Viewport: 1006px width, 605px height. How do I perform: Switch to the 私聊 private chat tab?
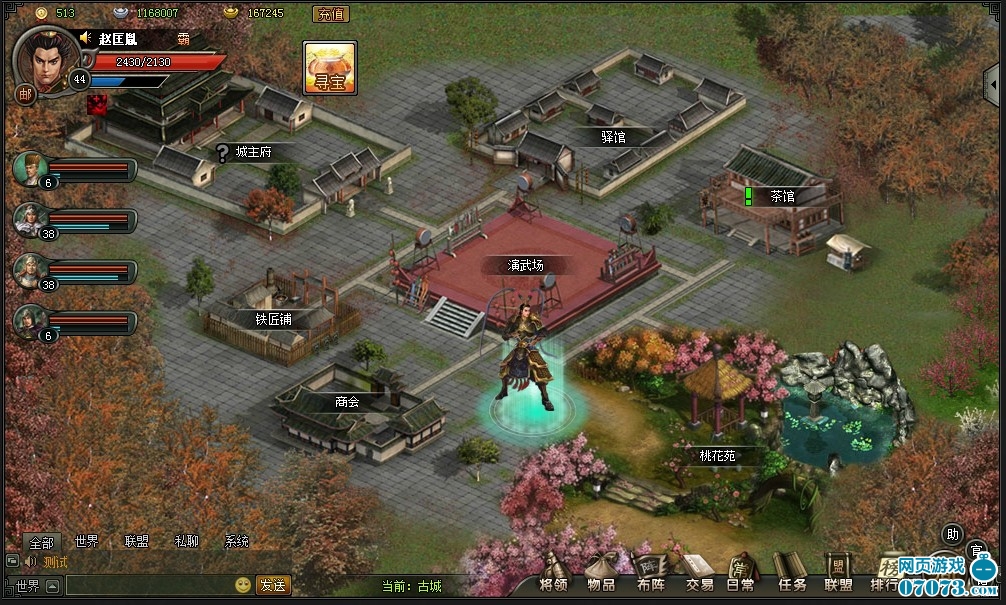click(186, 542)
